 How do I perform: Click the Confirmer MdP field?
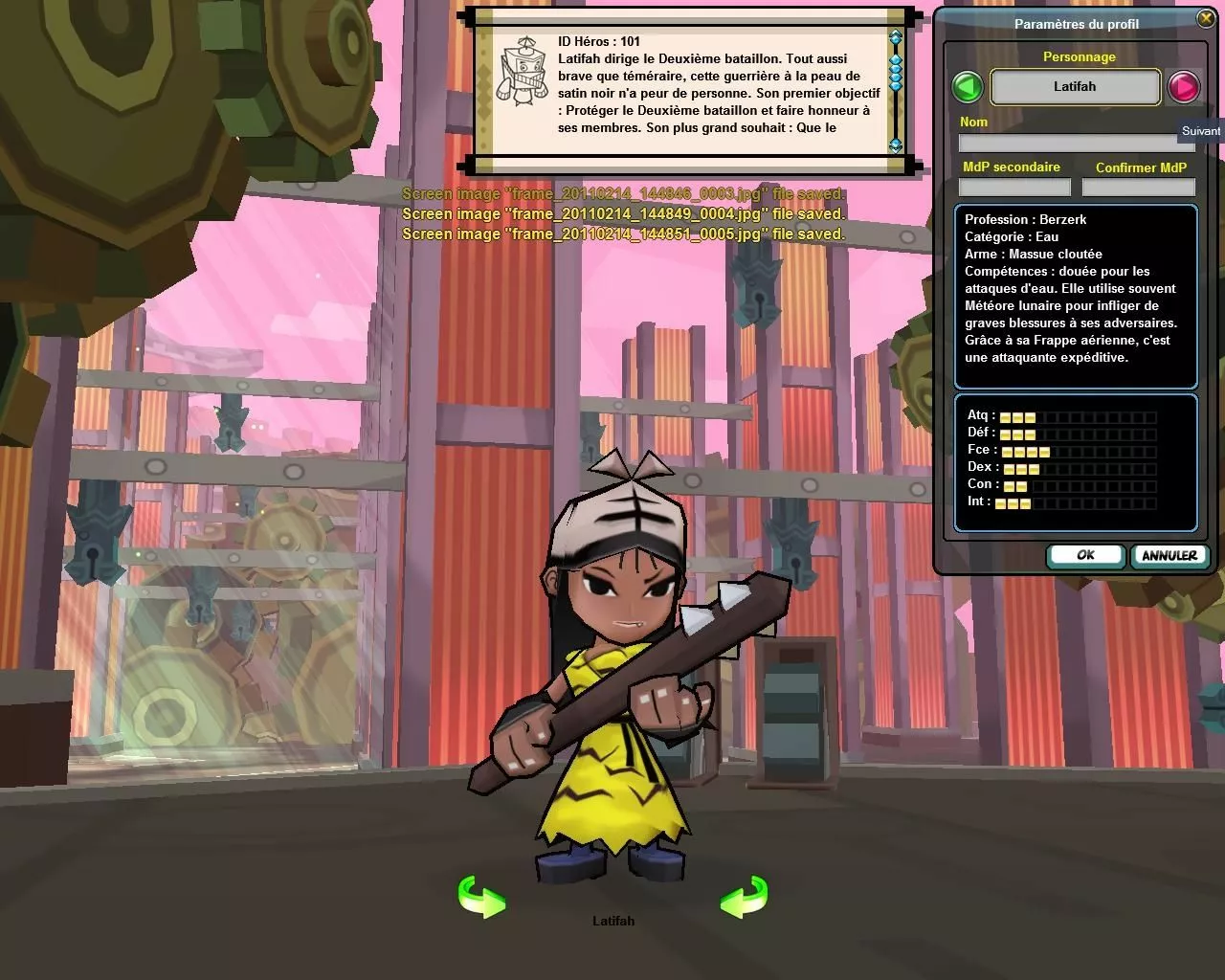[x=1139, y=188]
